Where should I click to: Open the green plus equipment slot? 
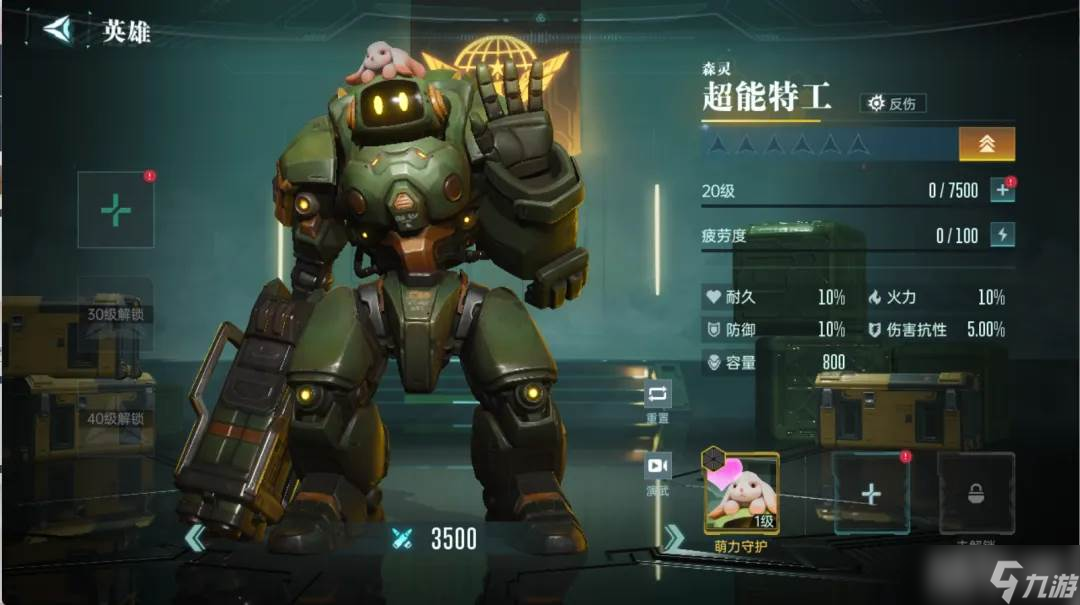(116, 210)
